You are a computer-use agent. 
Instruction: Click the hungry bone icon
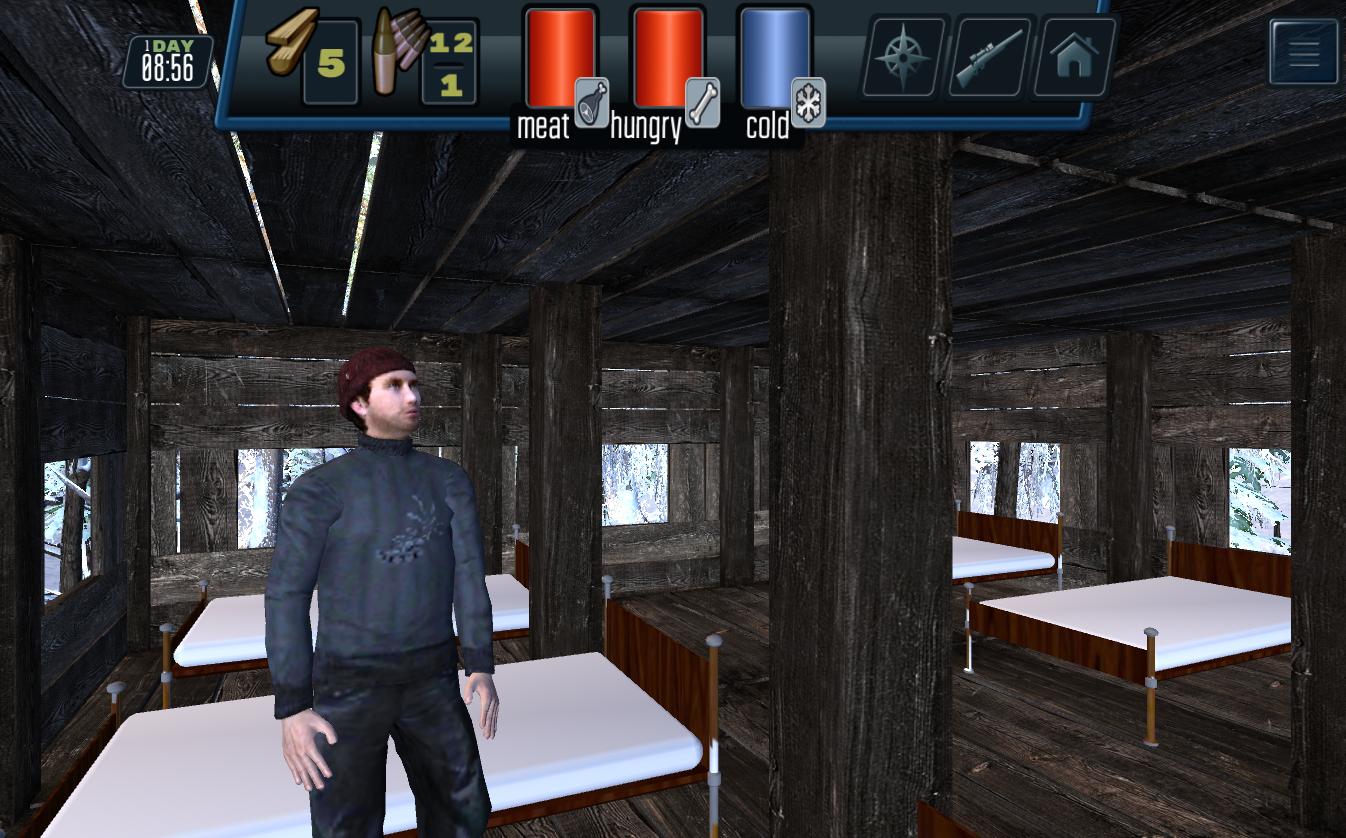tap(703, 102)
